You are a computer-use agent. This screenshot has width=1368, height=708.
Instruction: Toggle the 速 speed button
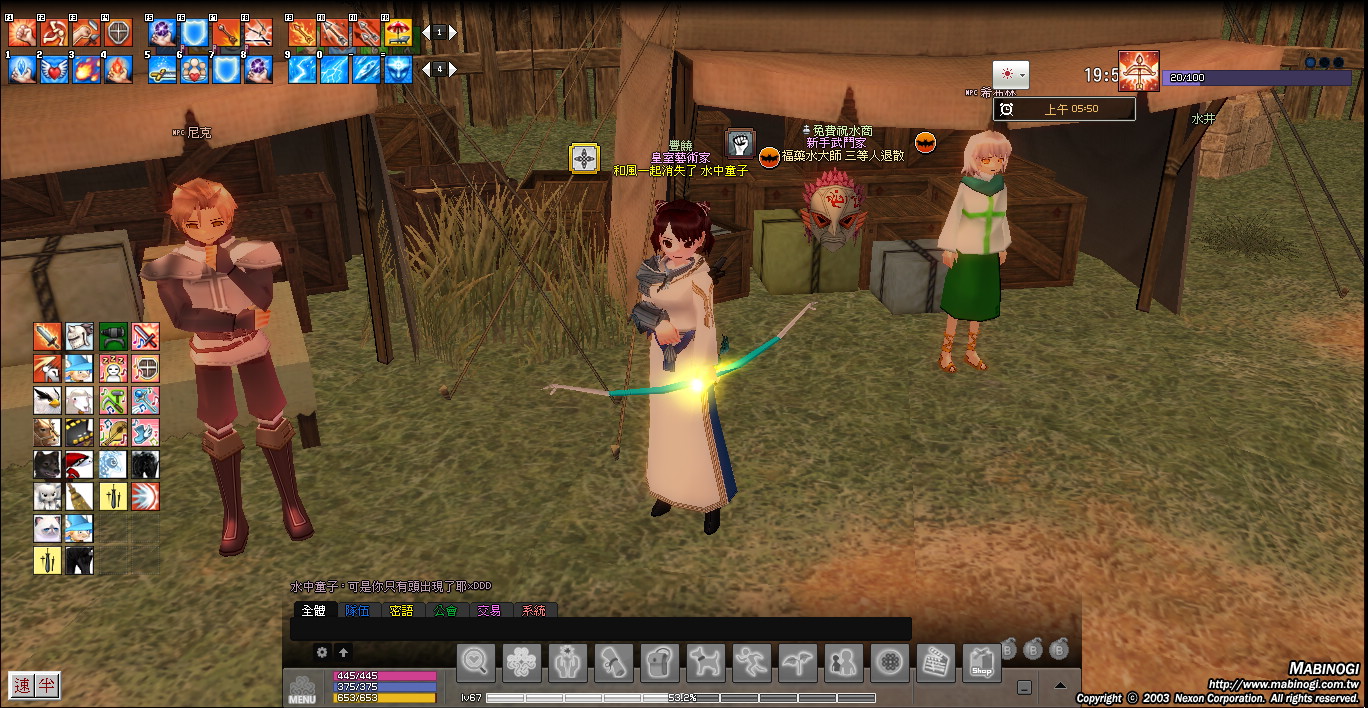(22, 685)
